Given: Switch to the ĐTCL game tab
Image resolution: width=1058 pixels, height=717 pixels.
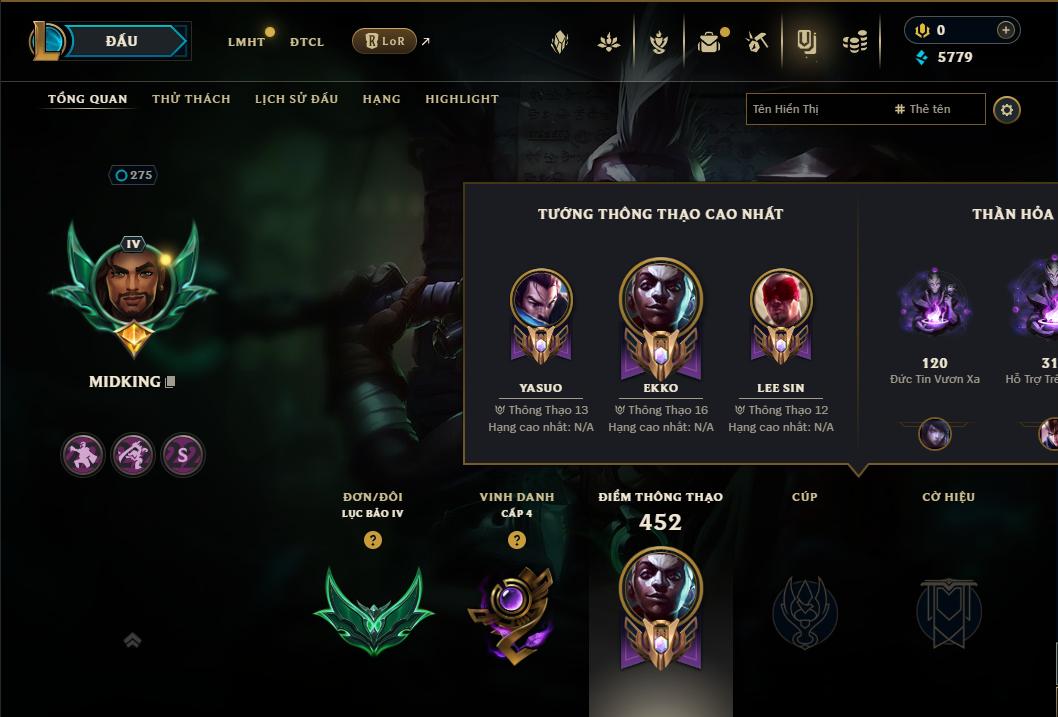Looking at the screenshot, I should tap(307, 42).
